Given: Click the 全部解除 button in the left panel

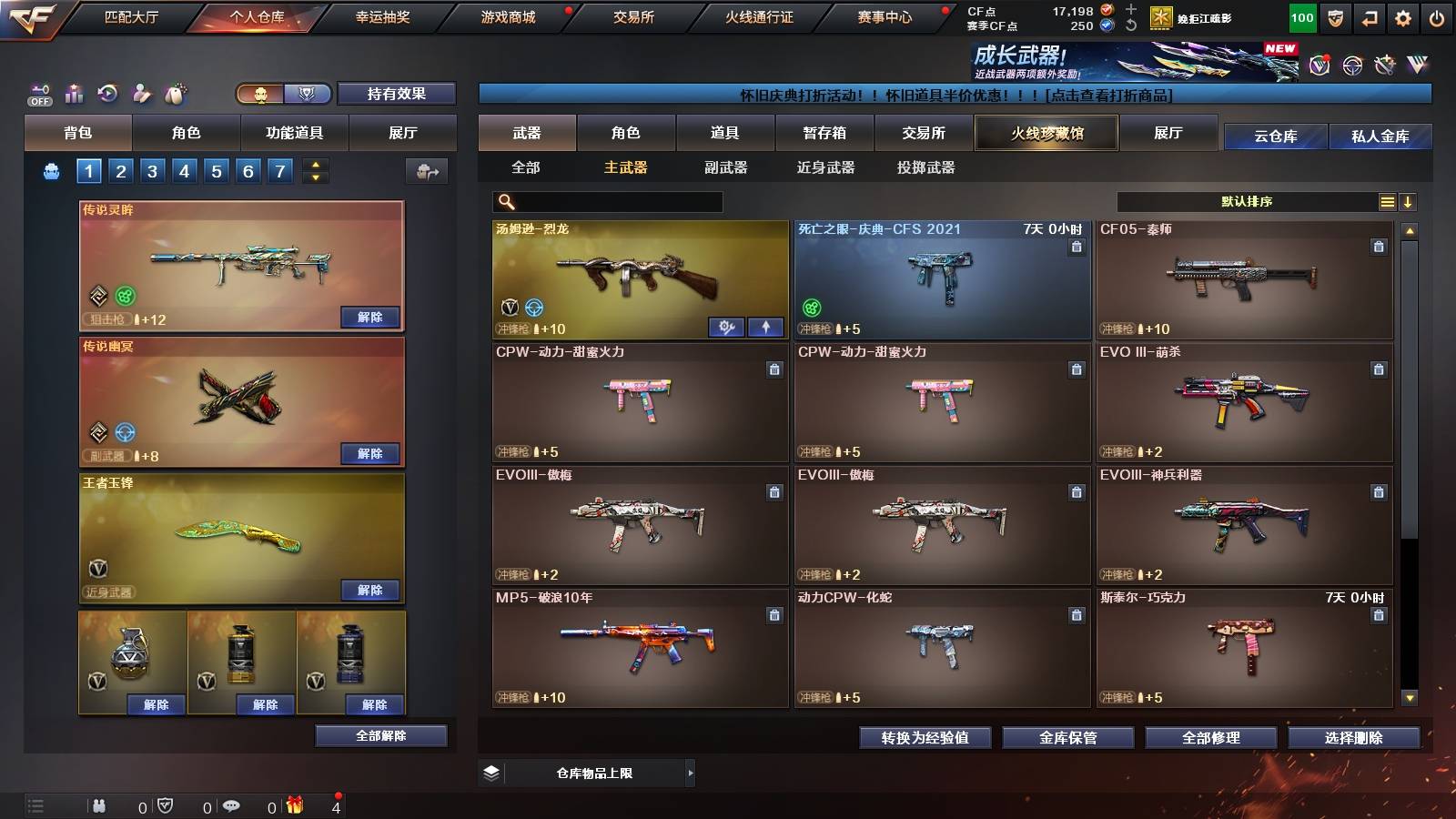Looking at the screenshot, I should click(381, 735).
